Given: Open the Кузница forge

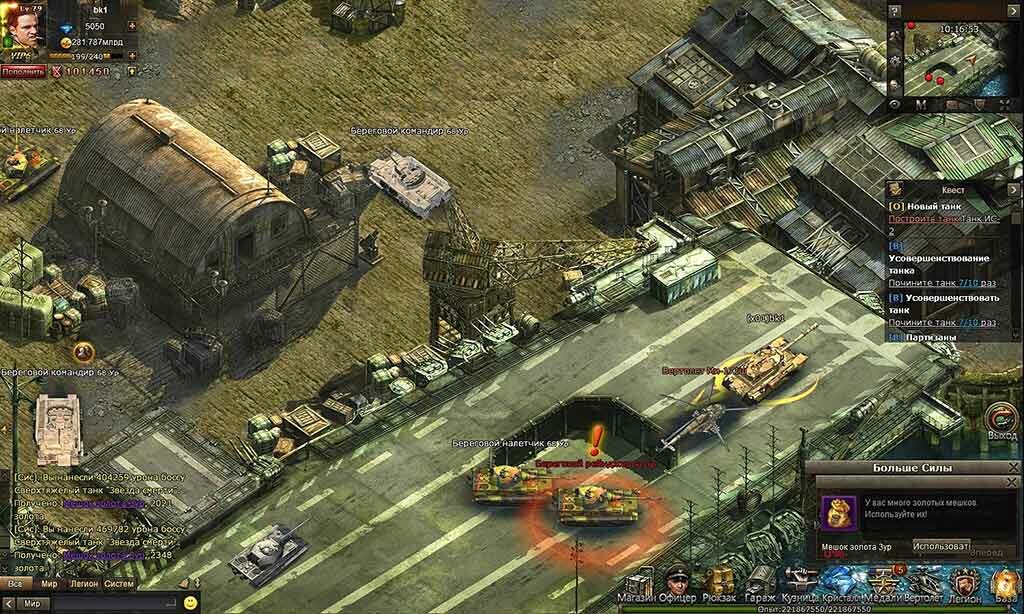Looking at the screenshot, I should [x=801, y=583].
